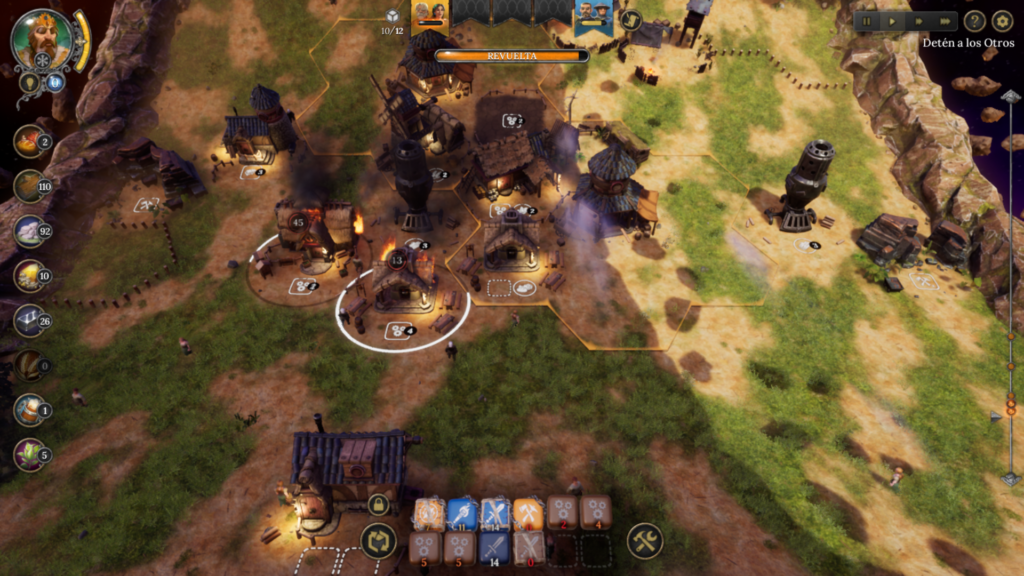This screenshot has height=576, width=1024.
Task: Select the blue torch die showing 11
Action: pyautogui.click(x=461, y=514)
